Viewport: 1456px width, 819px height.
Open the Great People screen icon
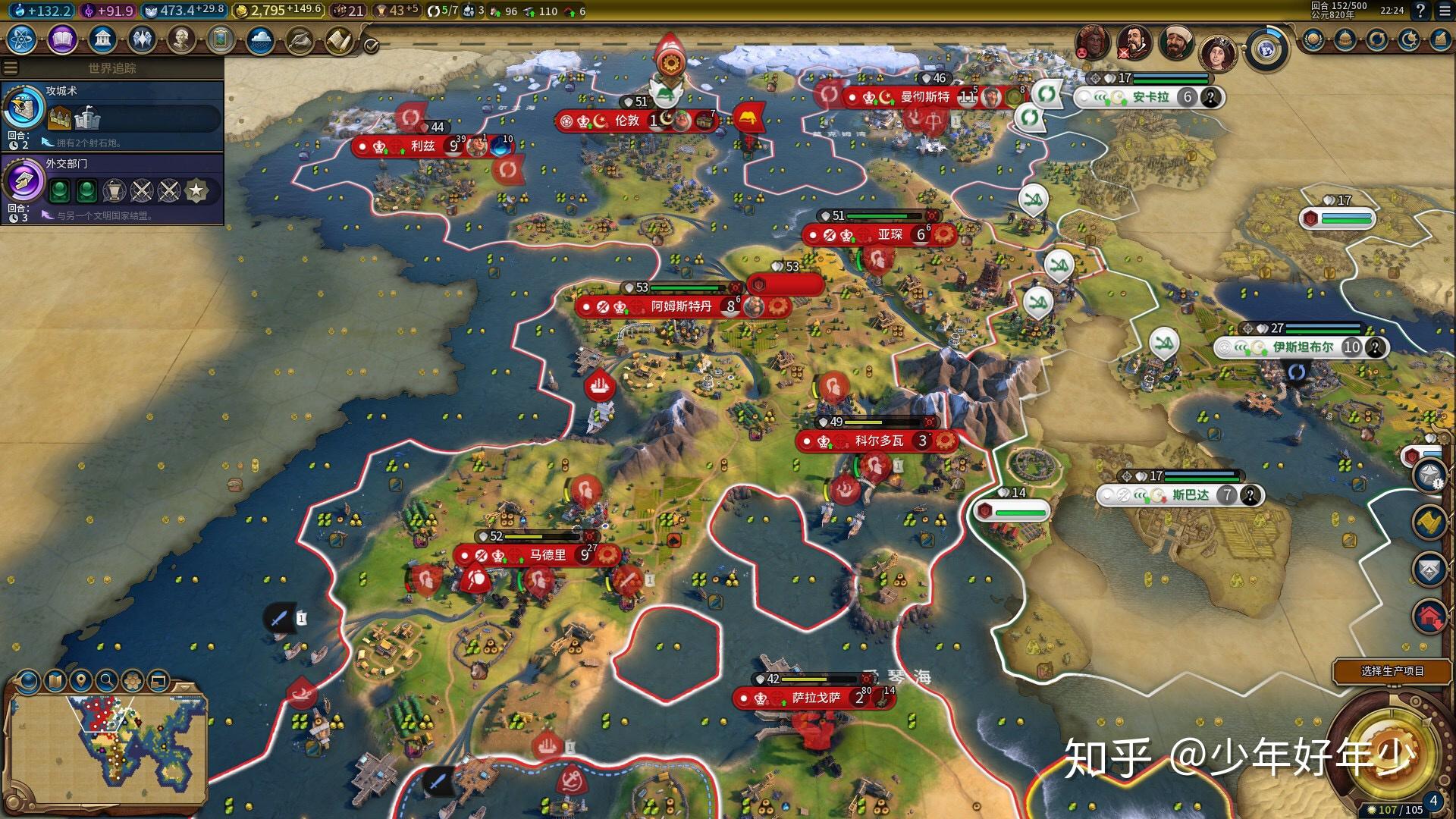pyautogui.click(x=182, y=39)
